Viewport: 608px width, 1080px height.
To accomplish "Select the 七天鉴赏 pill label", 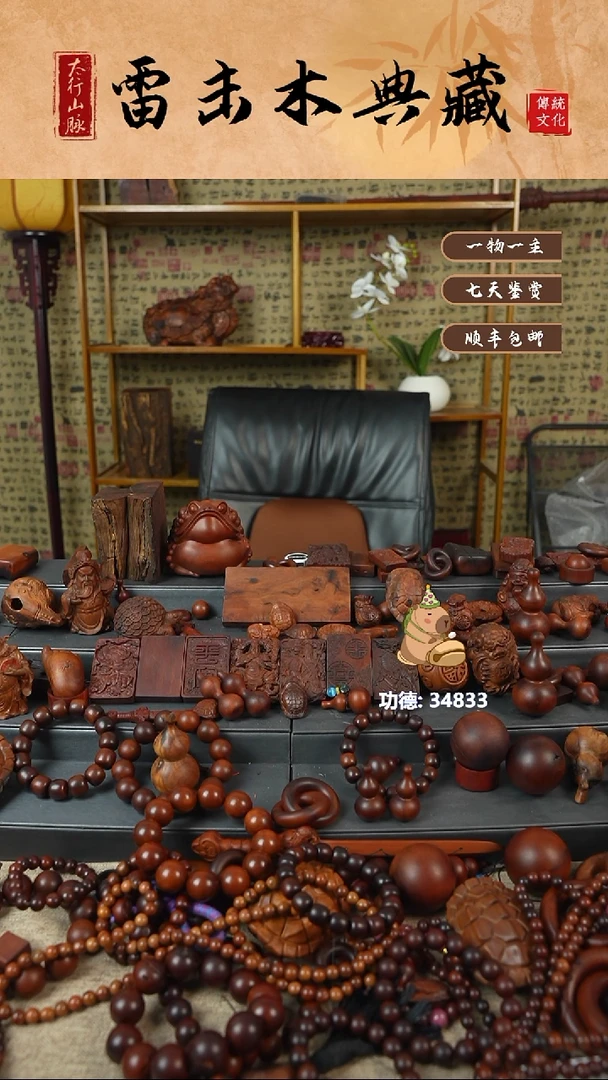I will [x=501, y=290].
